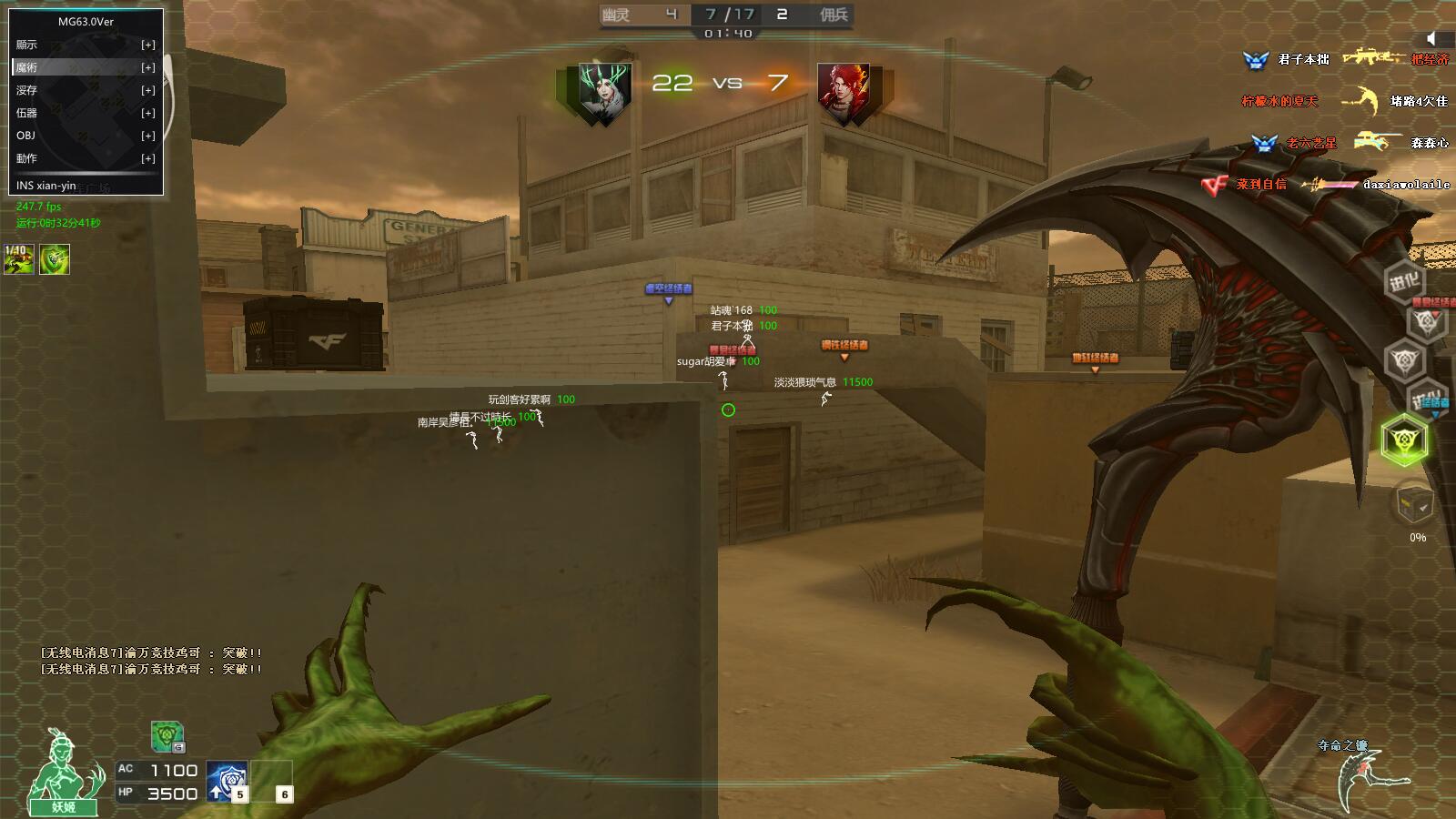Click the 1/10 green mutant skill icon
This screenshot has width=1456, height=819.
click(x=19, y=259)
